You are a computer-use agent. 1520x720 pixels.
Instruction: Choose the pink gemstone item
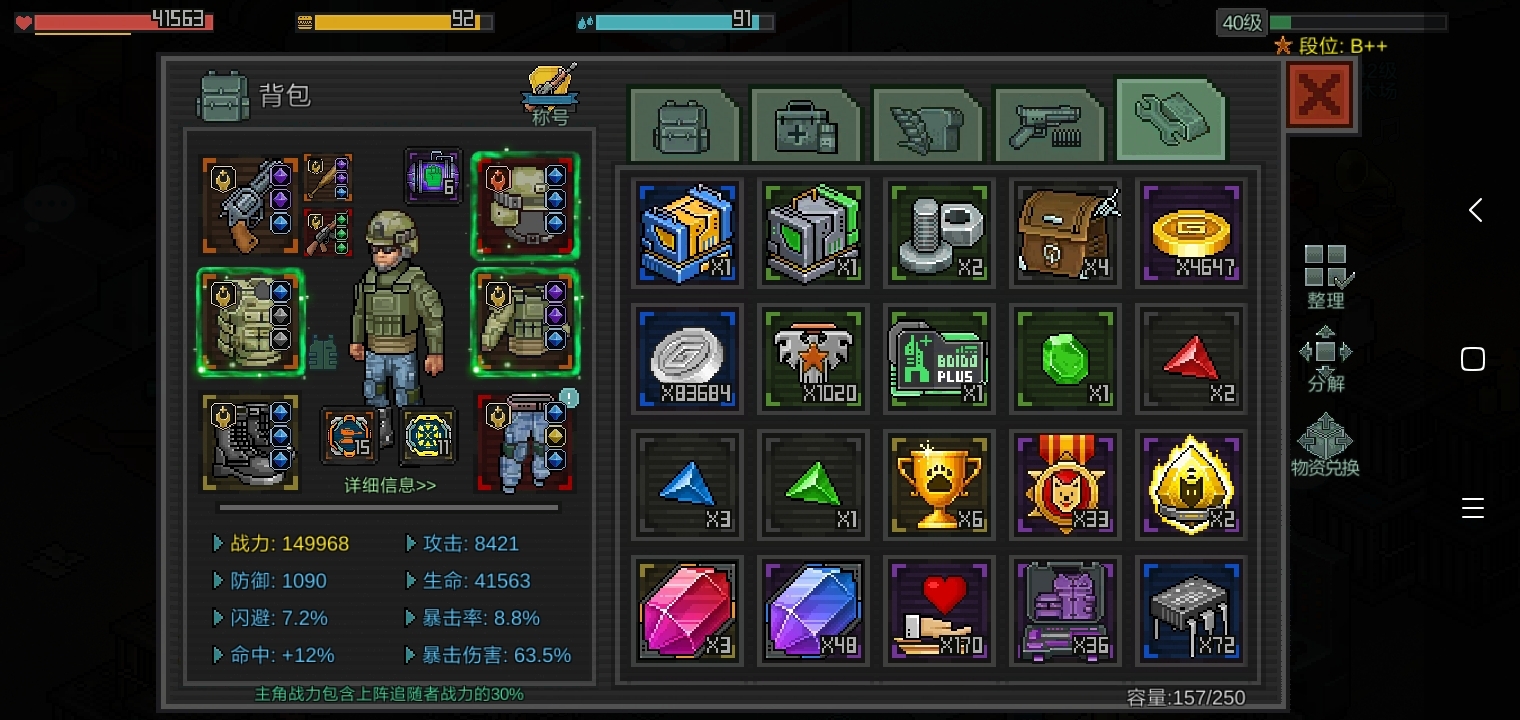point(686,611)
